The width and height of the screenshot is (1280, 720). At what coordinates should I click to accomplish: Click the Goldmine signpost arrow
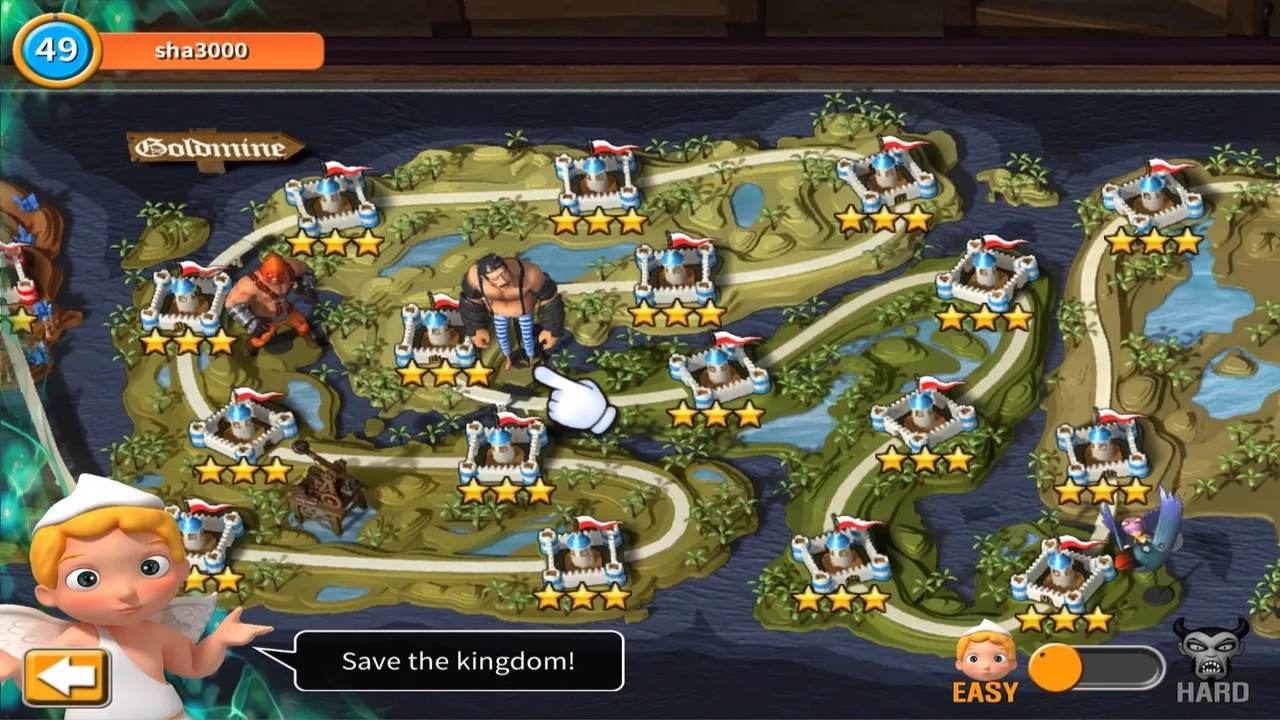point(215,145)
